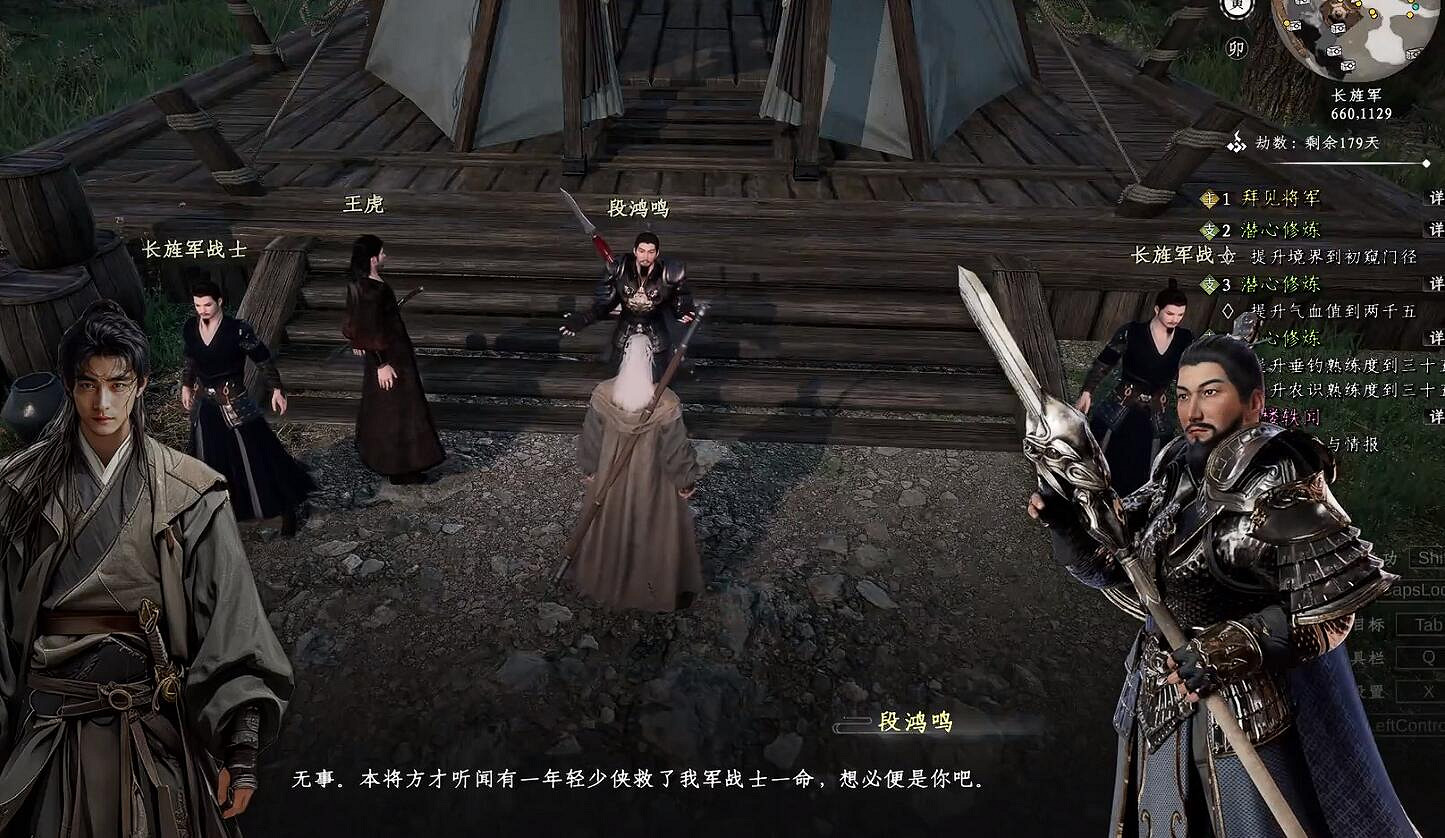Screen dimensions: 1445x838
Task: Click the 劫数 countdown icon showing 剩余179天
Action: (1237, 142)
